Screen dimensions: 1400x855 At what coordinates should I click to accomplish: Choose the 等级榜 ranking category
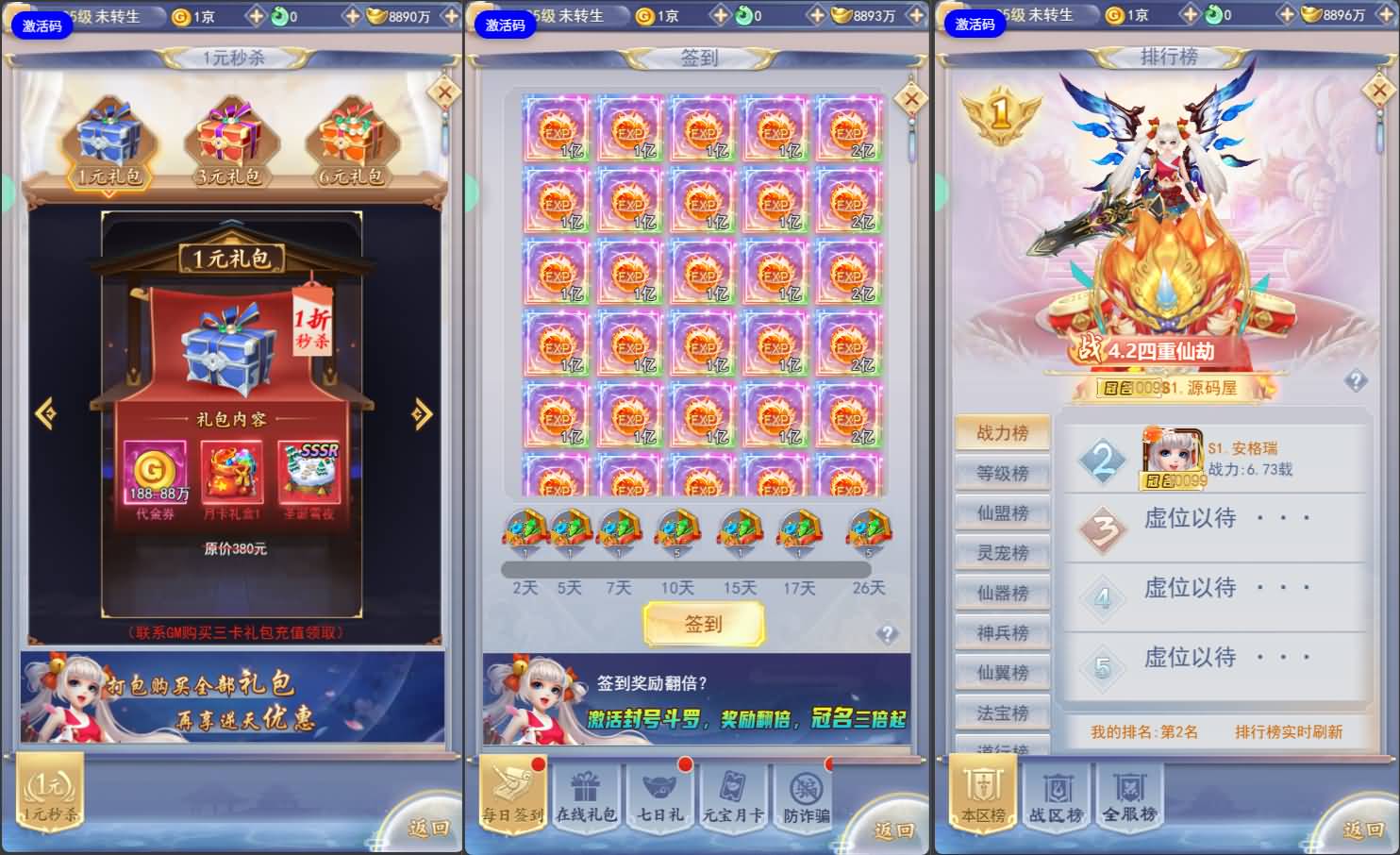tap(1002, 473)
